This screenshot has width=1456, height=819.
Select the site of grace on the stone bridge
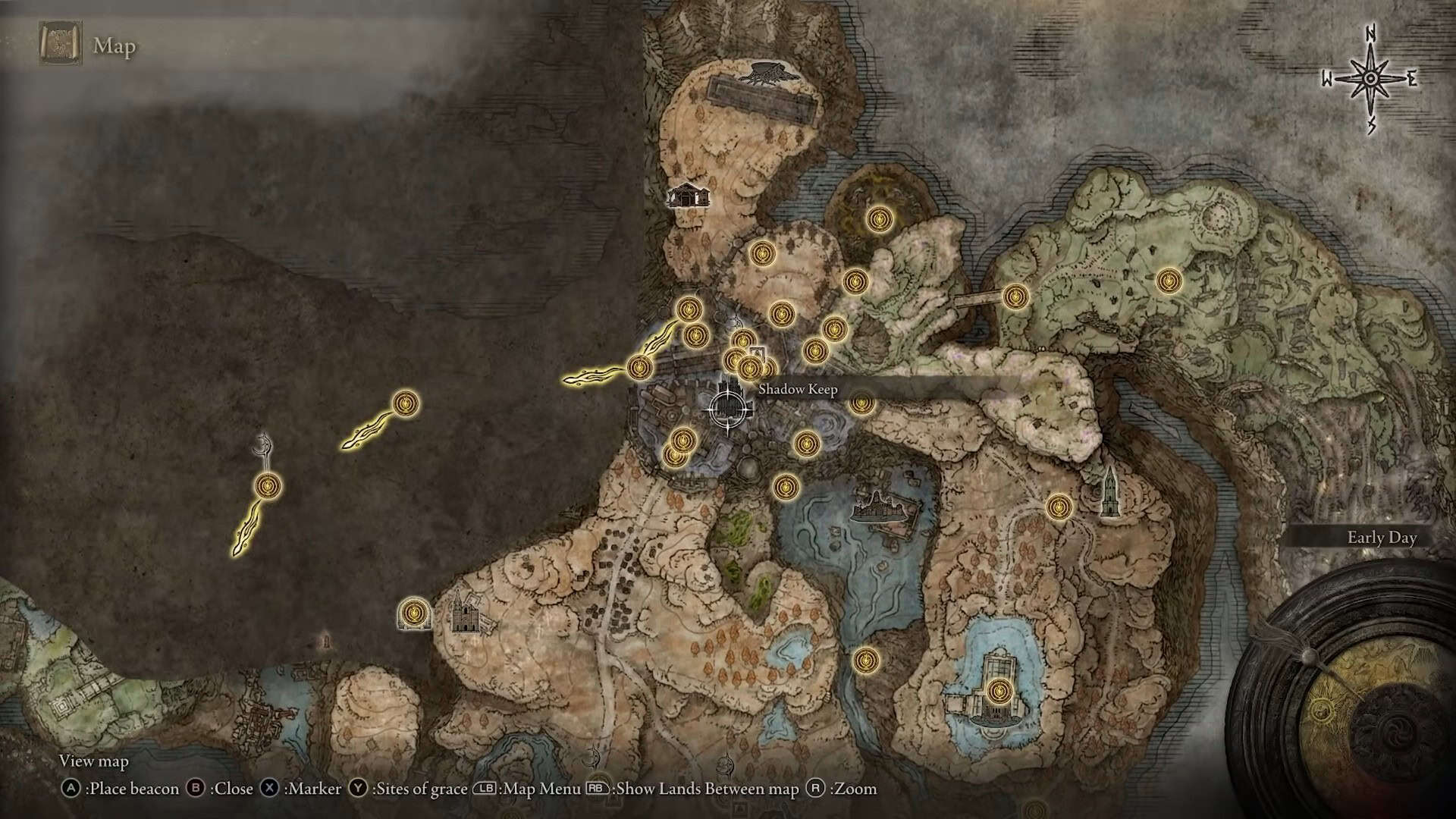click(1015, 297)
